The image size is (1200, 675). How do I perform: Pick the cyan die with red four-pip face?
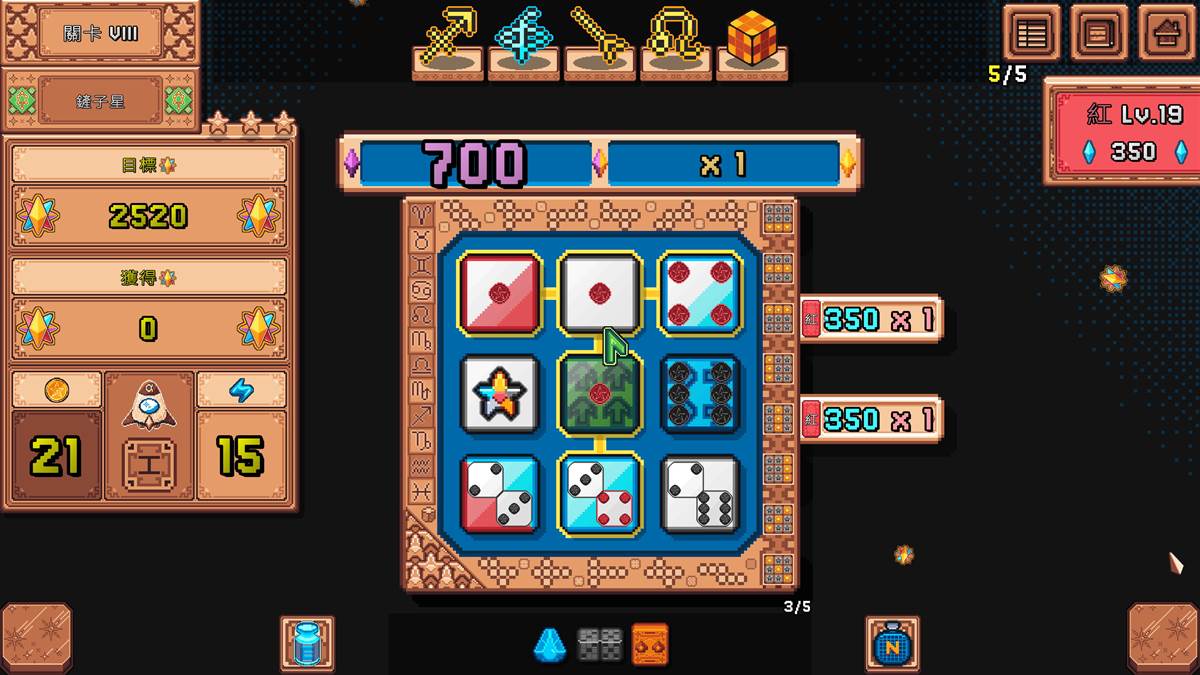point(600,494)
